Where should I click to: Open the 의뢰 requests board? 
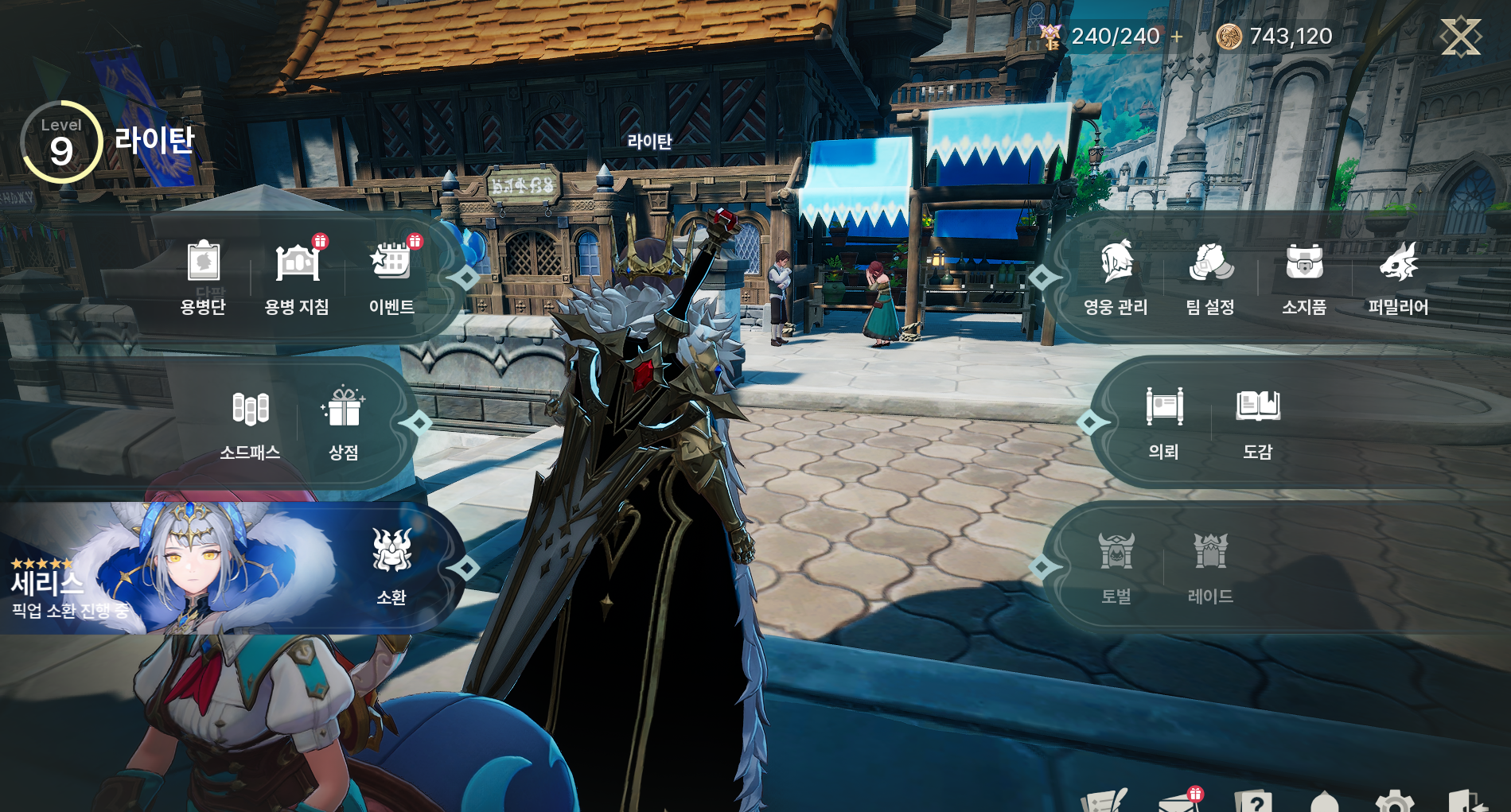click(1164, 422)
